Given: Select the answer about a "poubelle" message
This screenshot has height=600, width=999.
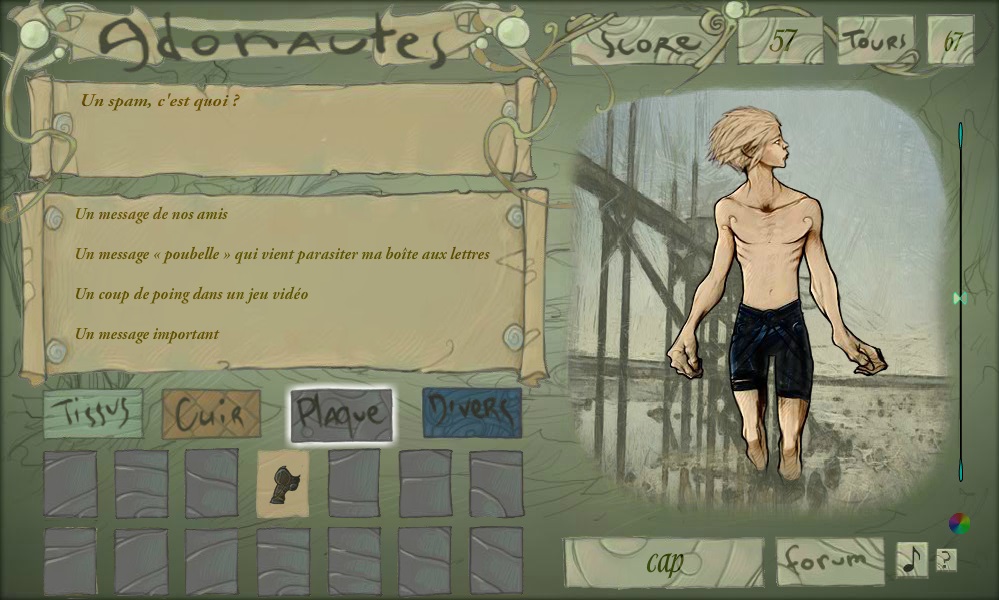Looking at the screenshot, I should coord(282,254).
